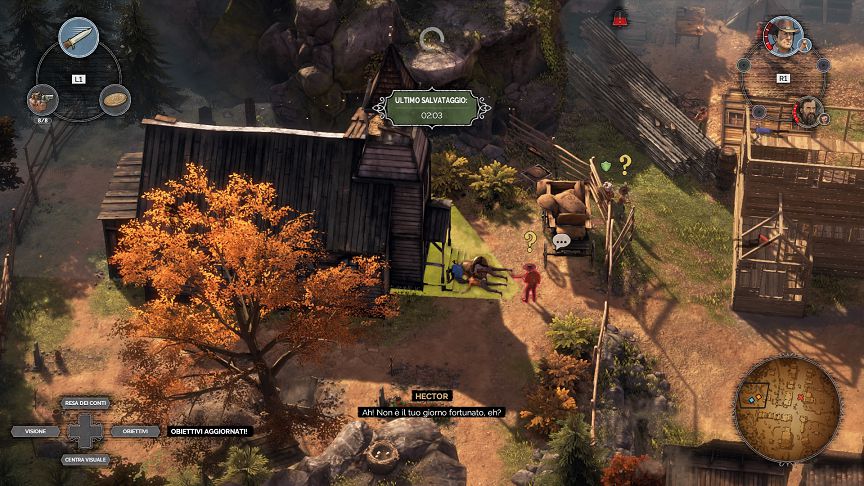Select the bearded Hector portrait
The width and height of the screenshot is (864, 486).
807,110
